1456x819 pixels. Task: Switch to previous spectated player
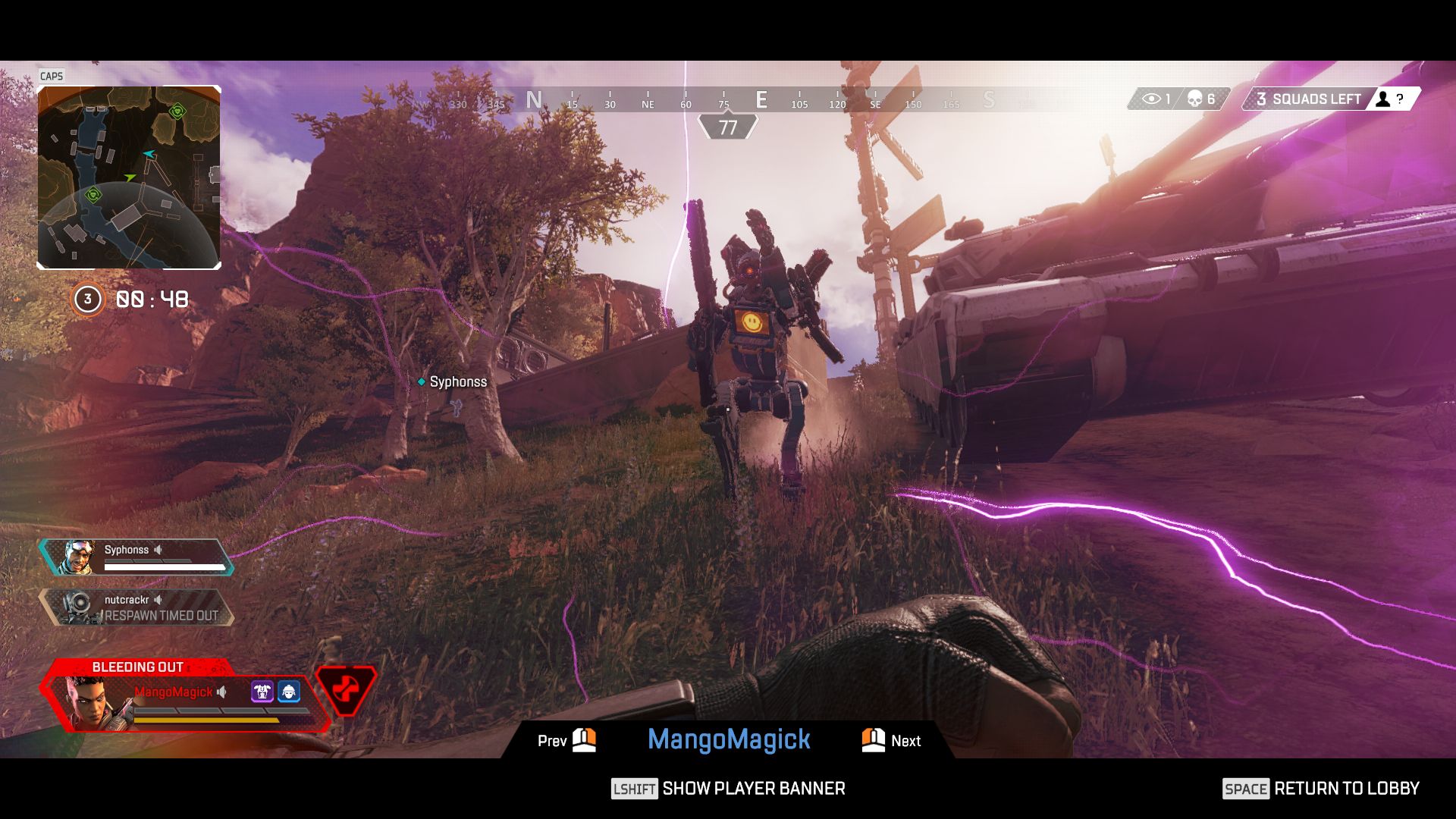click(x=566, y=740)
